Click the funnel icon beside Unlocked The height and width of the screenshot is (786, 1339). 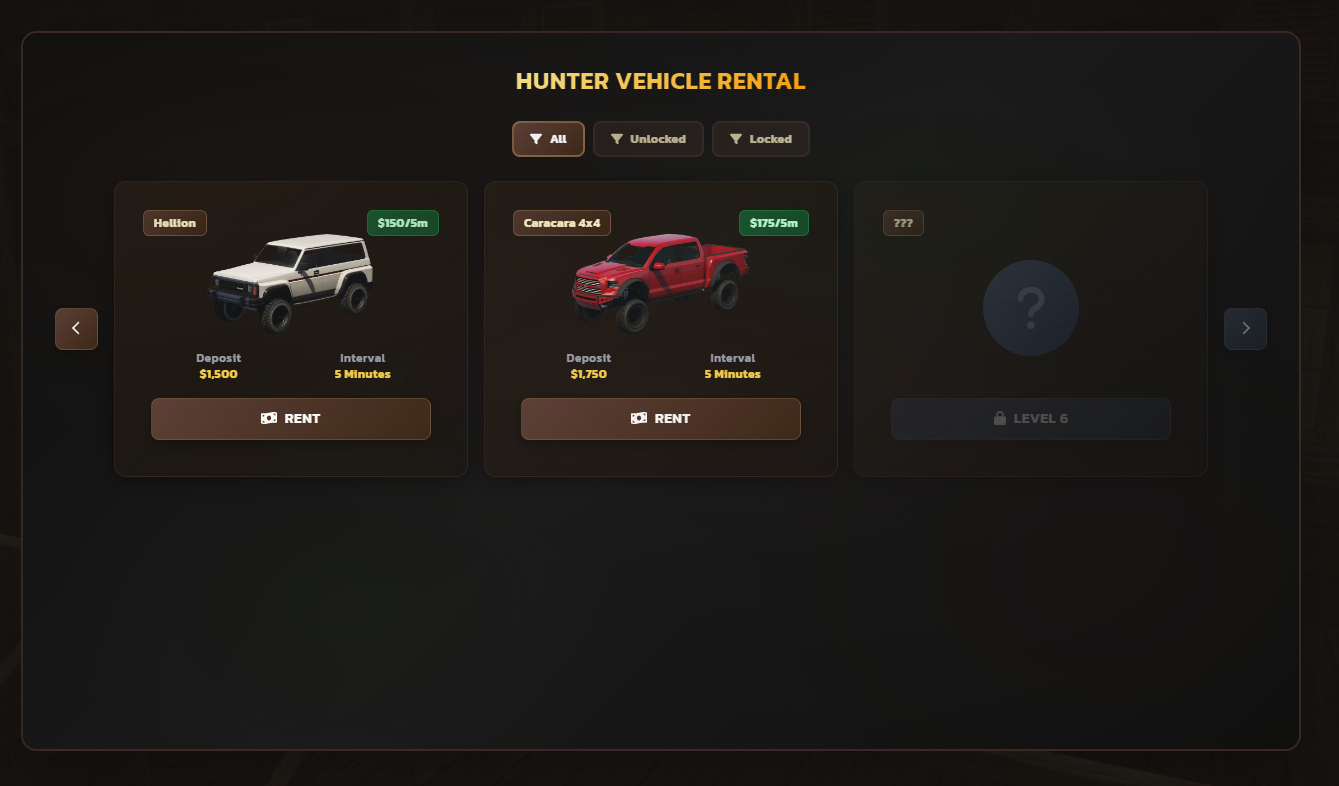(617, 139)
